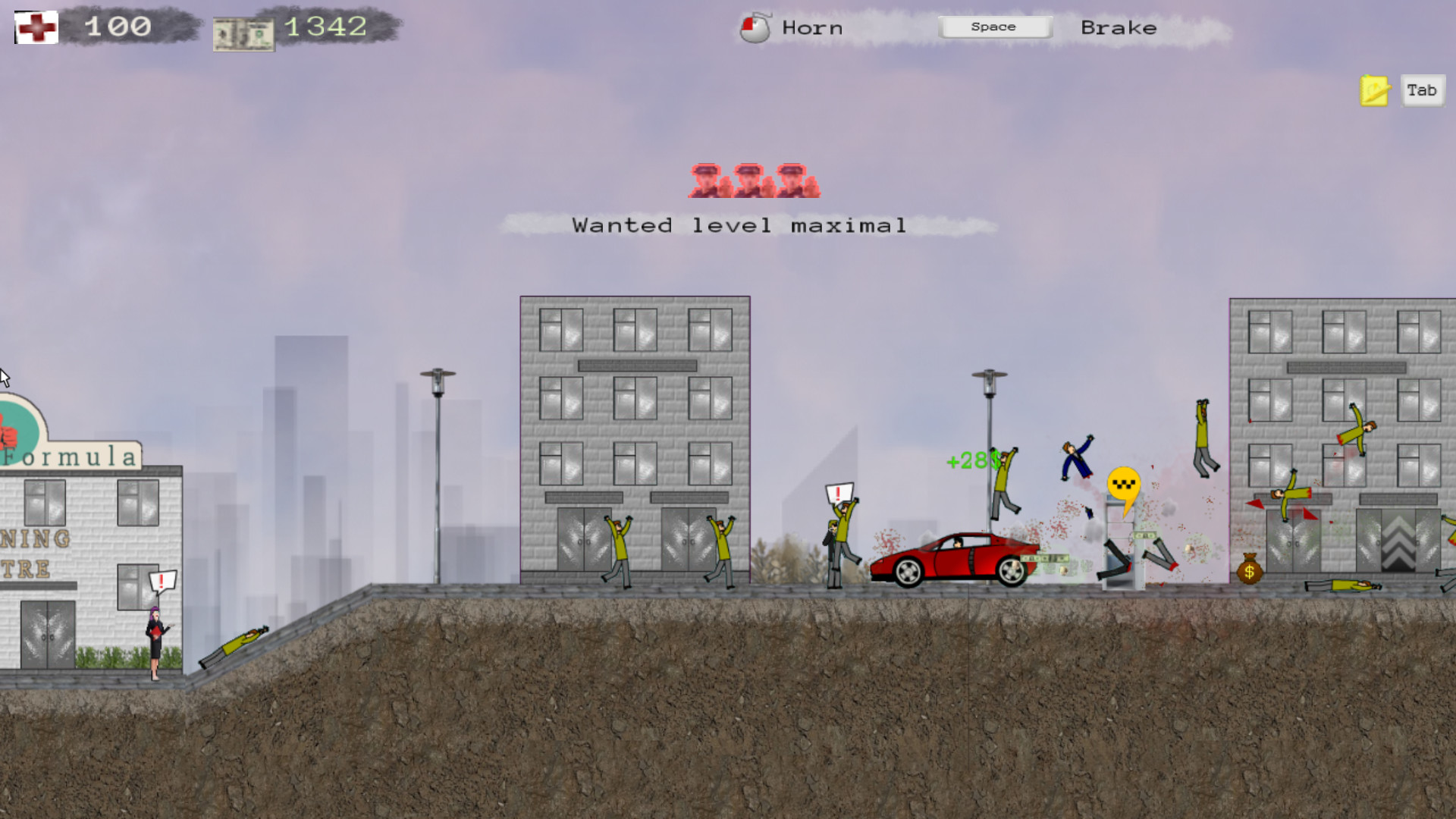Click the green +28$ reward text
1456x819 pixels.
coord(971,460)
